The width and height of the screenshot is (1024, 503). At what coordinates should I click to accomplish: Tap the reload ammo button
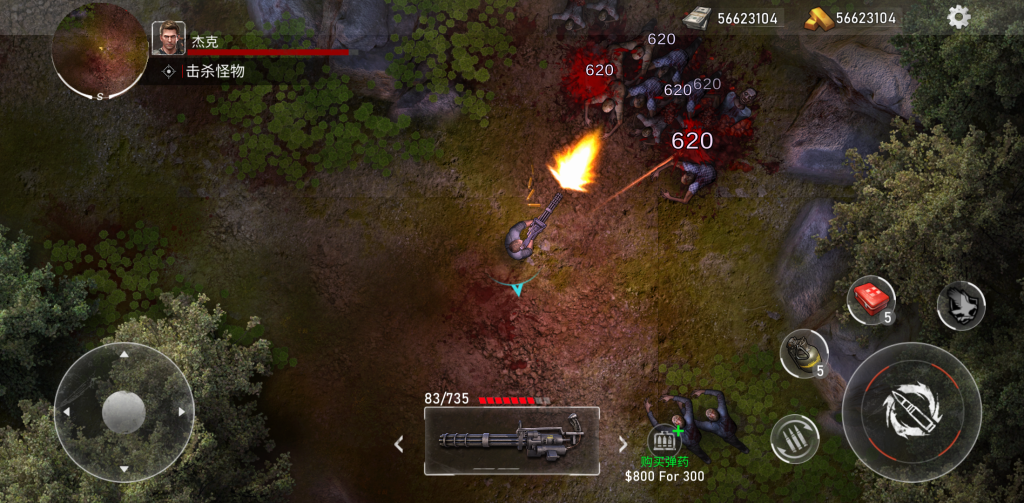tap(795, 438)
